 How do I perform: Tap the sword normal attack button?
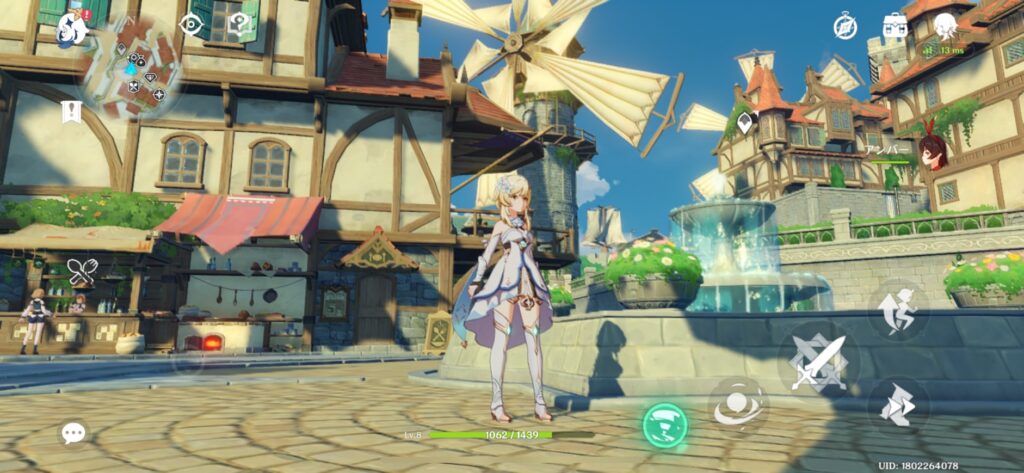(819, 362)
